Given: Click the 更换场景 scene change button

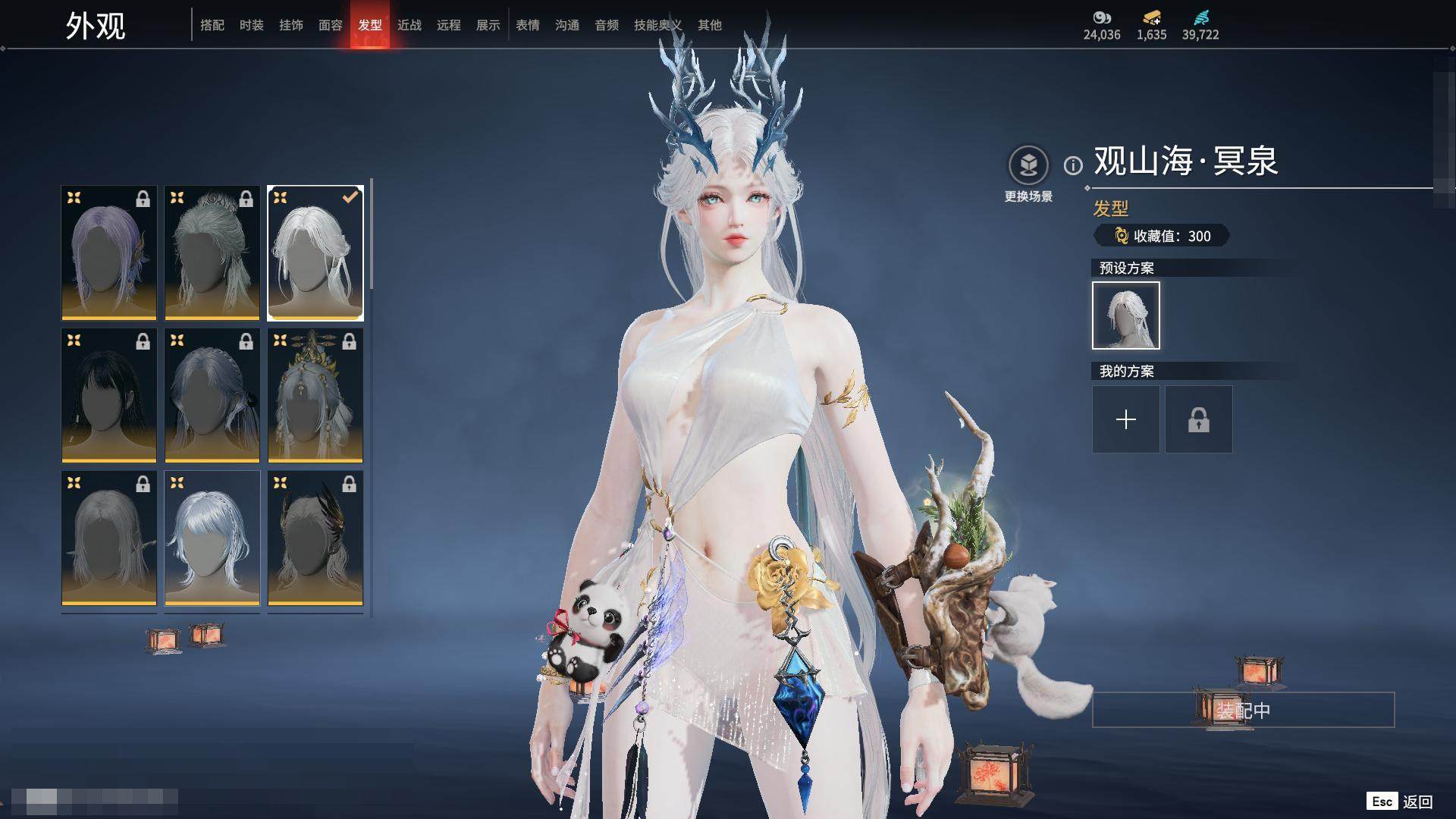Looking at the screenshot, I should (x=1028, y=174).
